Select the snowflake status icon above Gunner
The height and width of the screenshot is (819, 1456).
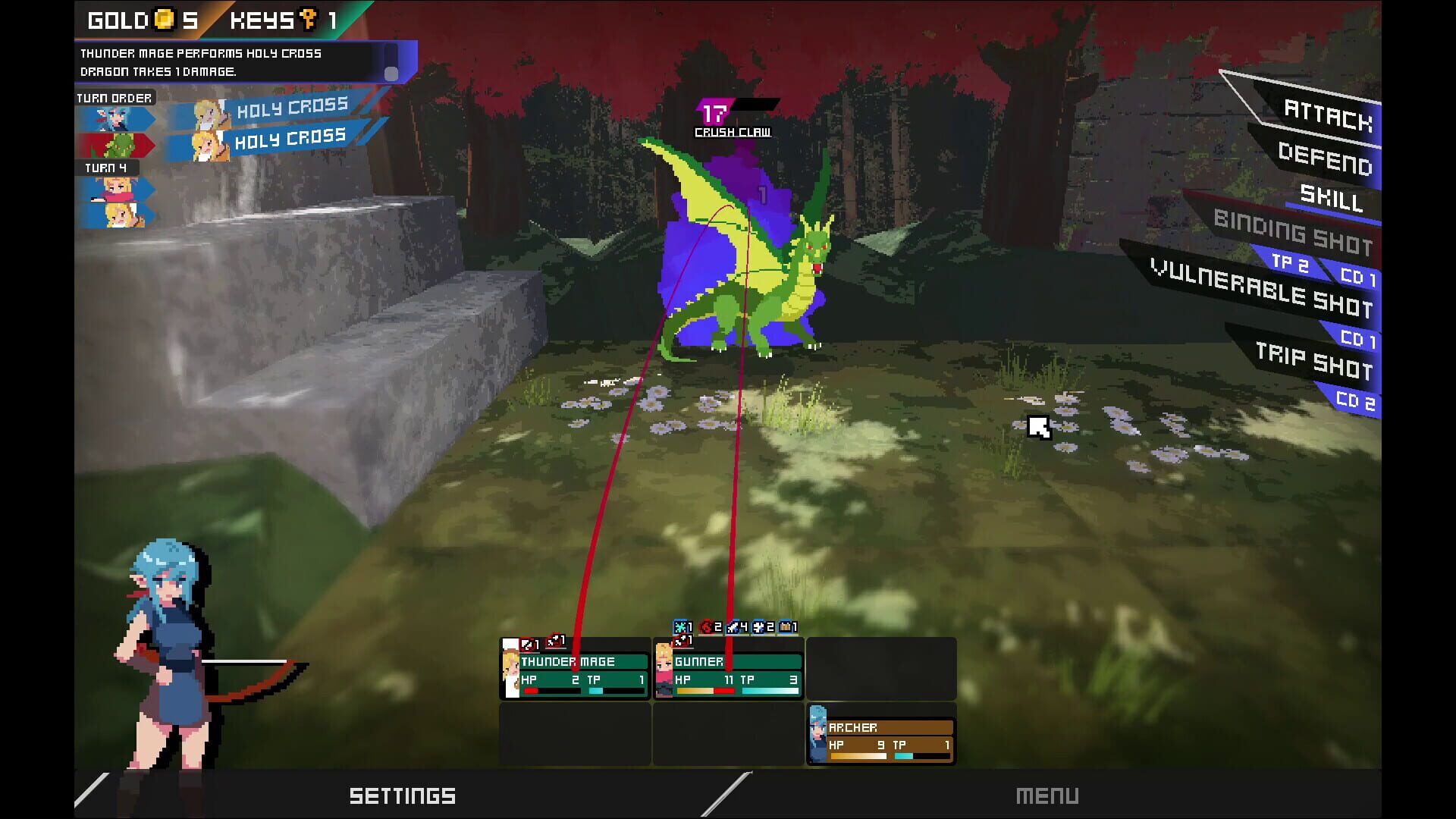point(679,627)
